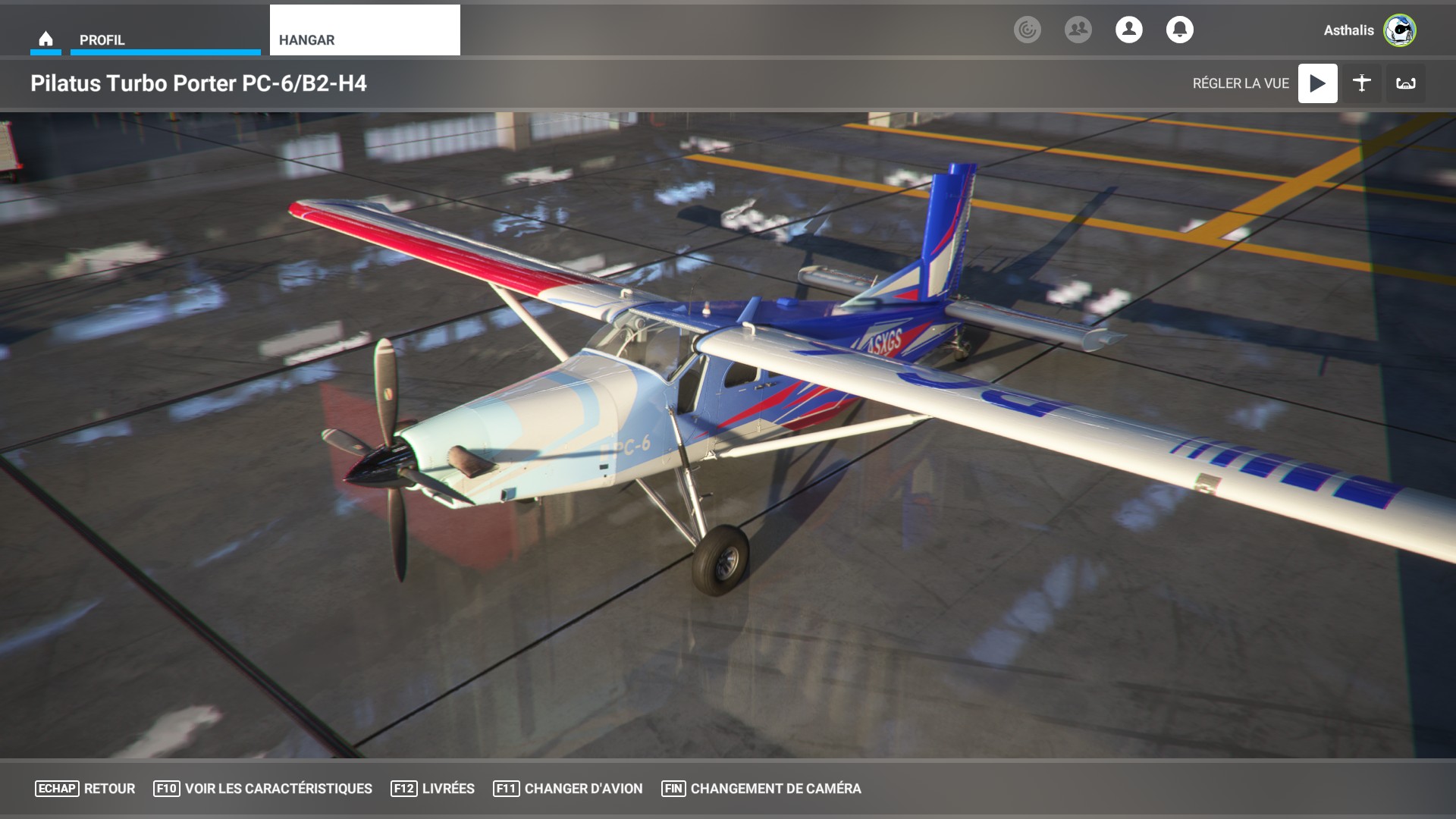Open the Asthalis account avatar
Image resolution: width=1456 pixels, height=819 pixels.
tap(1399, 30)
